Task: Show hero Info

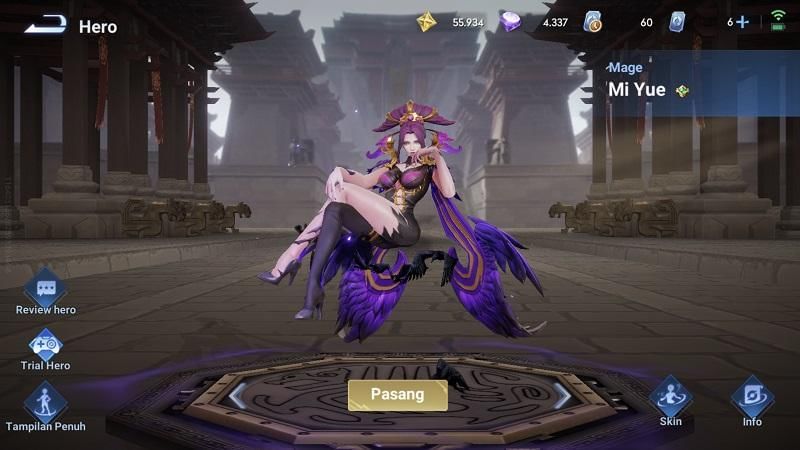Action: 752,398
